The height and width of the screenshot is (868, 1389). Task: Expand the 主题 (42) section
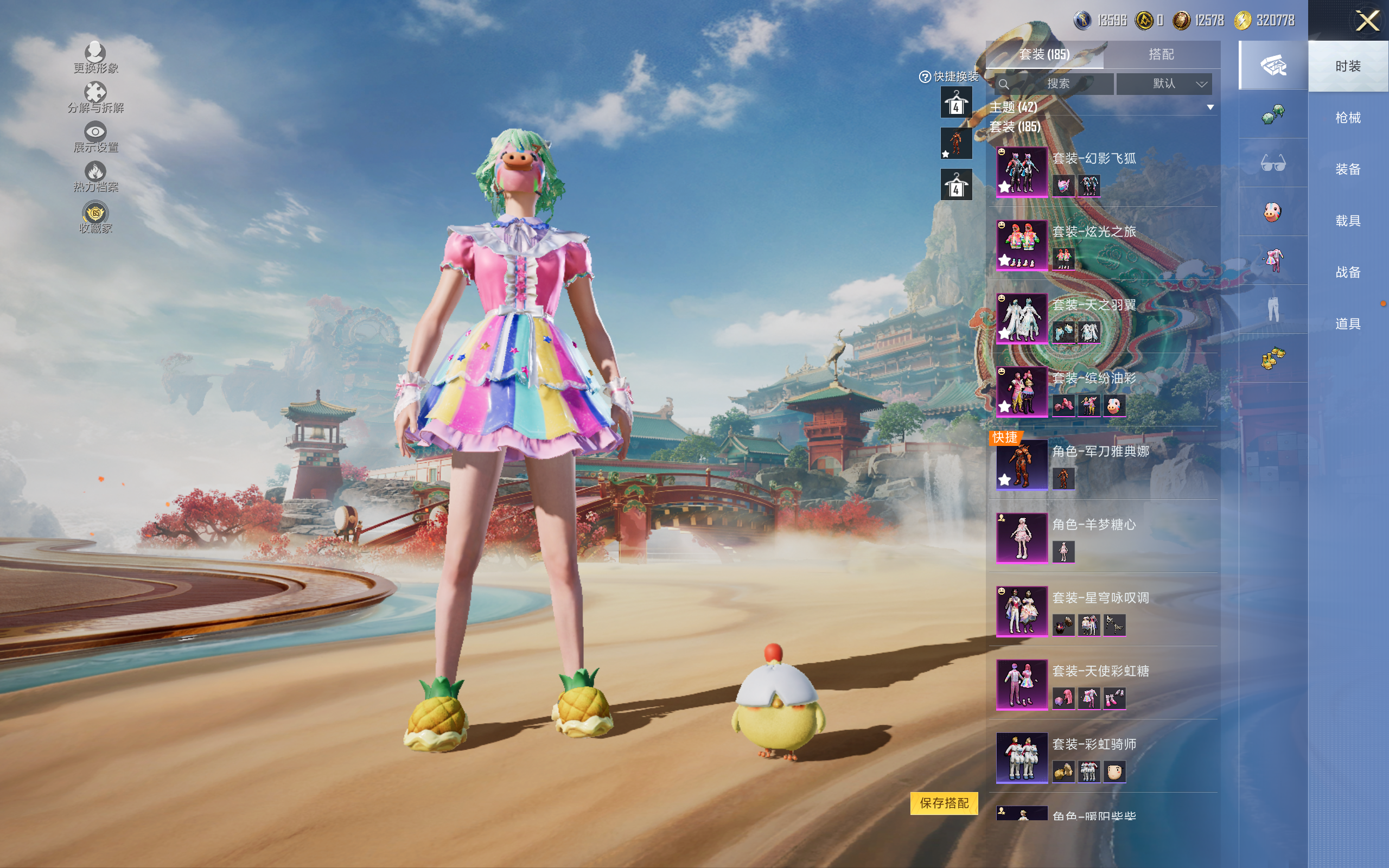coord(1210,107)
